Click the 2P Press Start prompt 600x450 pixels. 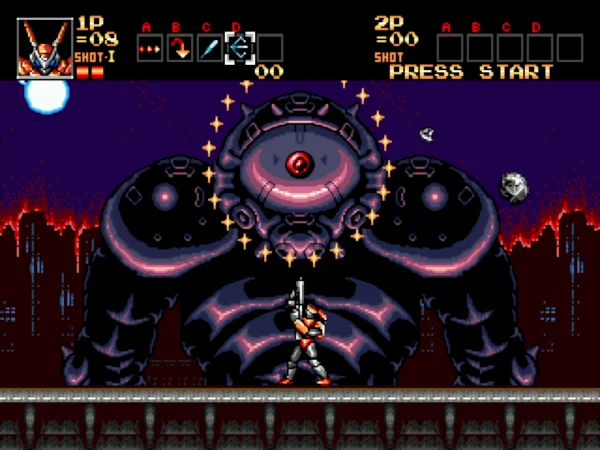coord(470,72)
